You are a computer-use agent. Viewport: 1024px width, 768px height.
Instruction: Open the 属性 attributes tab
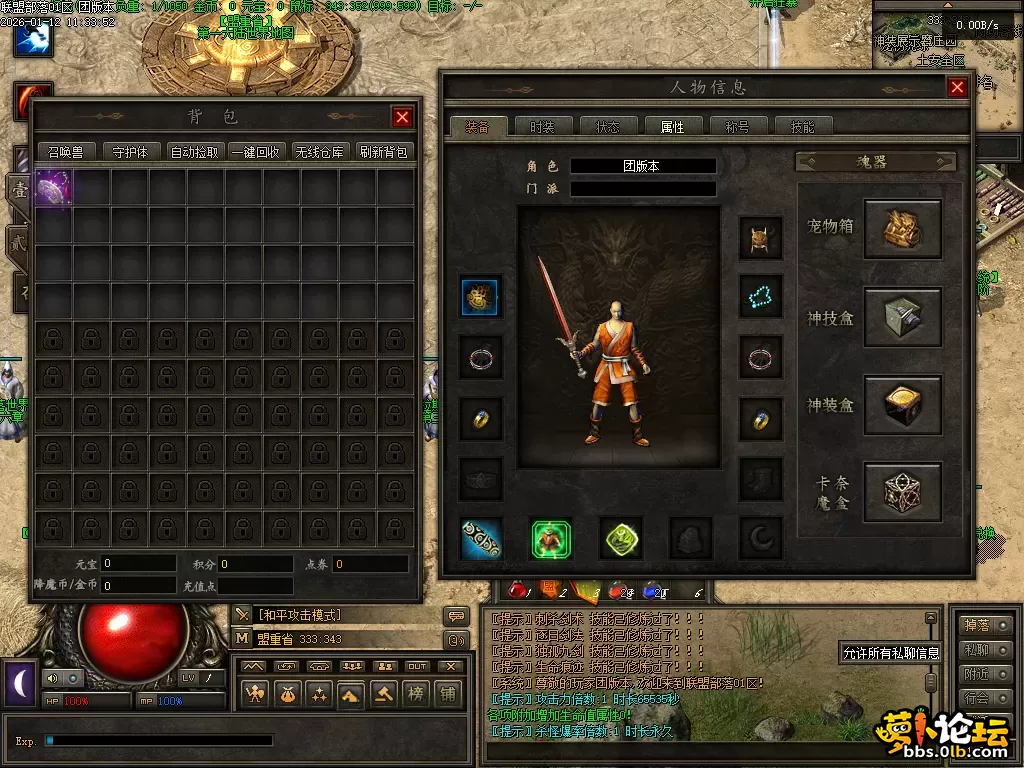click(x=672, y=127)
